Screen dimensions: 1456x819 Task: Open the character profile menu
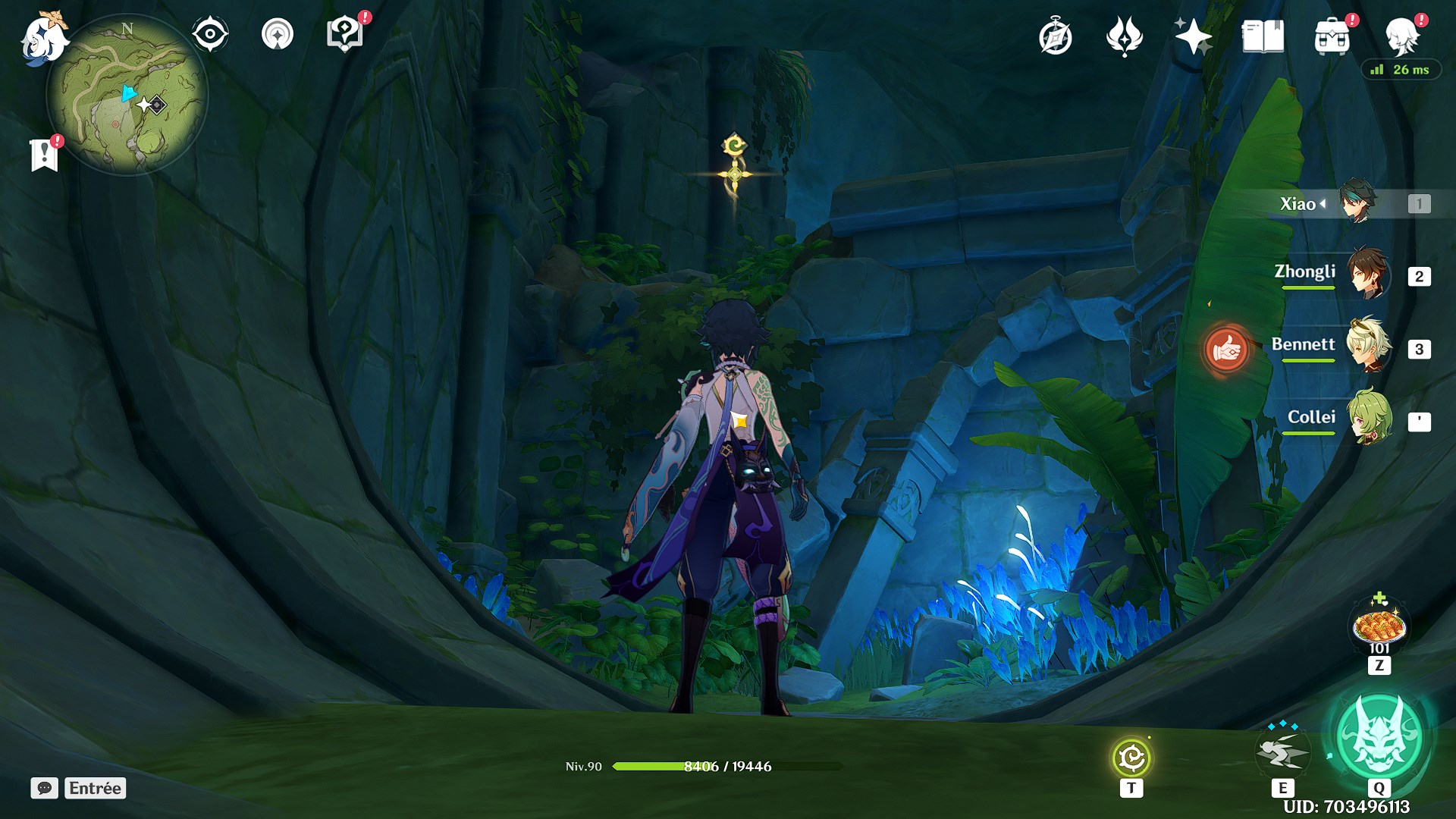pyautogui.click(x=1401, y=35)
